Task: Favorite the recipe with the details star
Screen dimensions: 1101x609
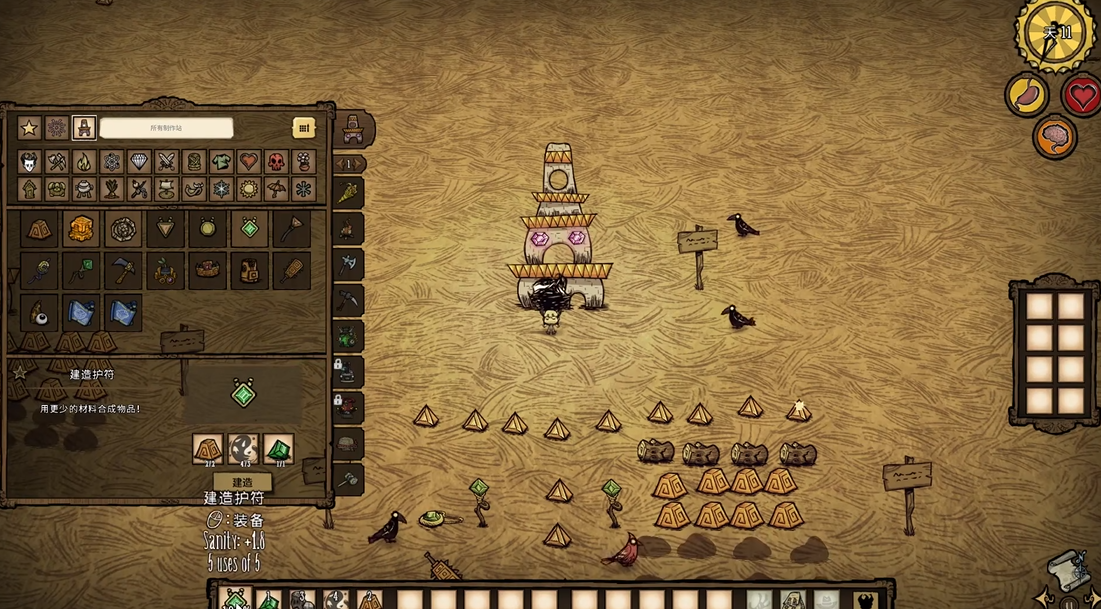Action: coord(19,371)
